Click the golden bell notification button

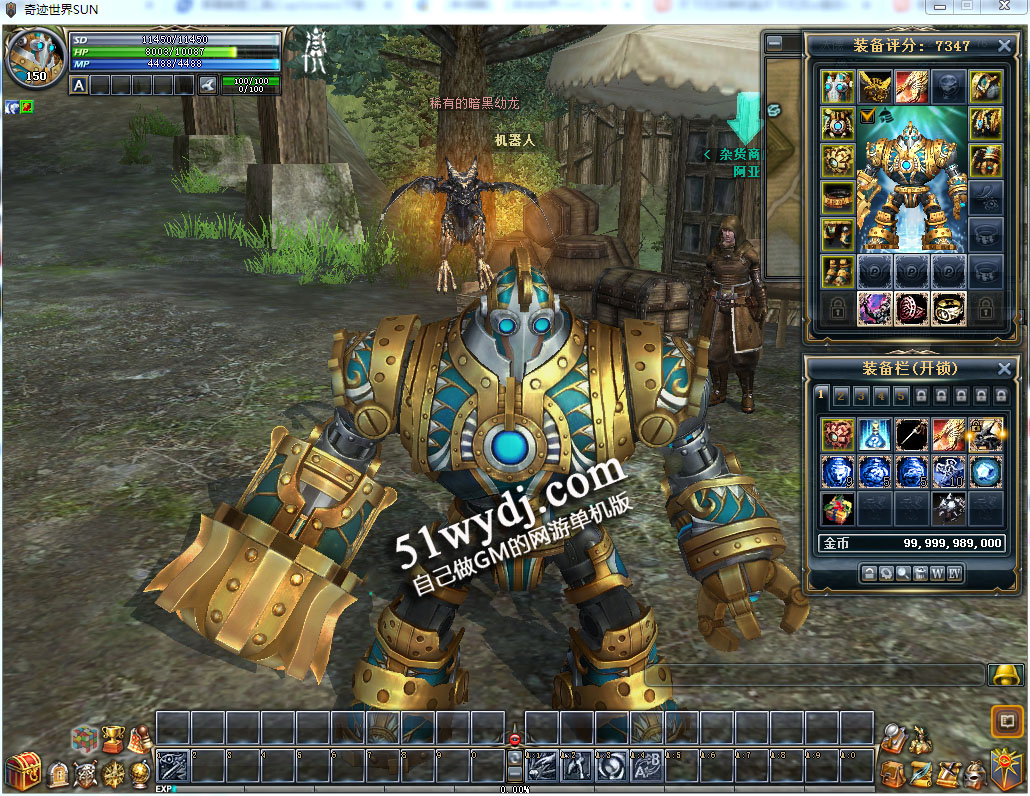[x=1005, y=675]
